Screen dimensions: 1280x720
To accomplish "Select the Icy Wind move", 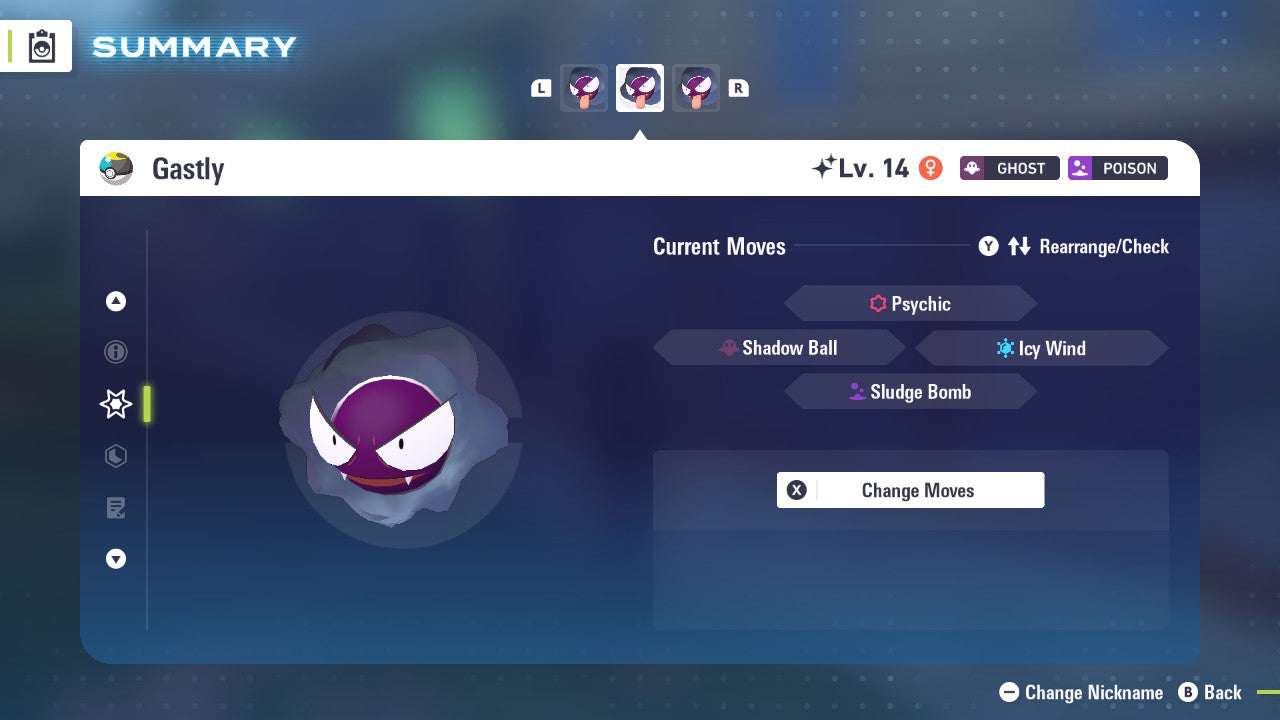I will click(x=1041, y=347).
